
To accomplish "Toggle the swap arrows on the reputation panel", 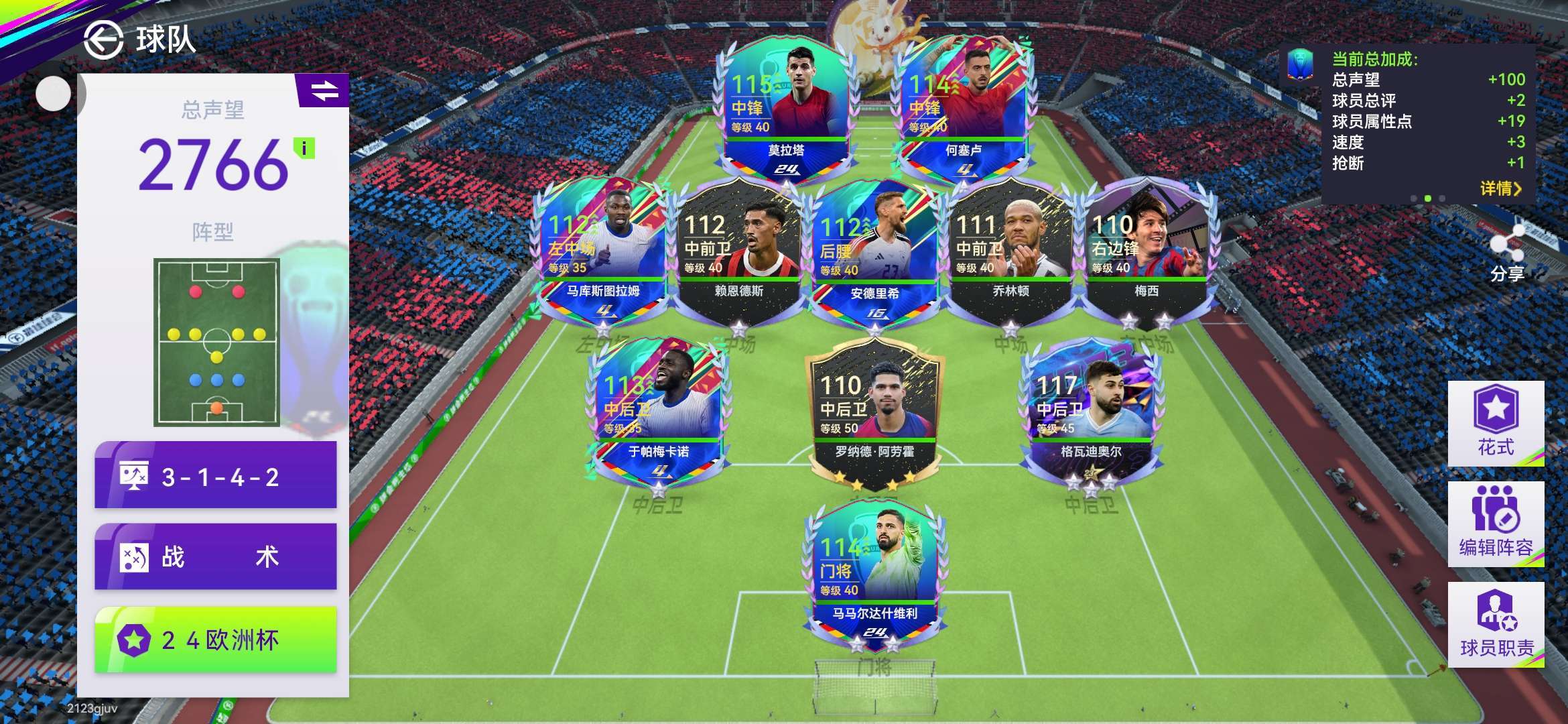I will point(324,90).
